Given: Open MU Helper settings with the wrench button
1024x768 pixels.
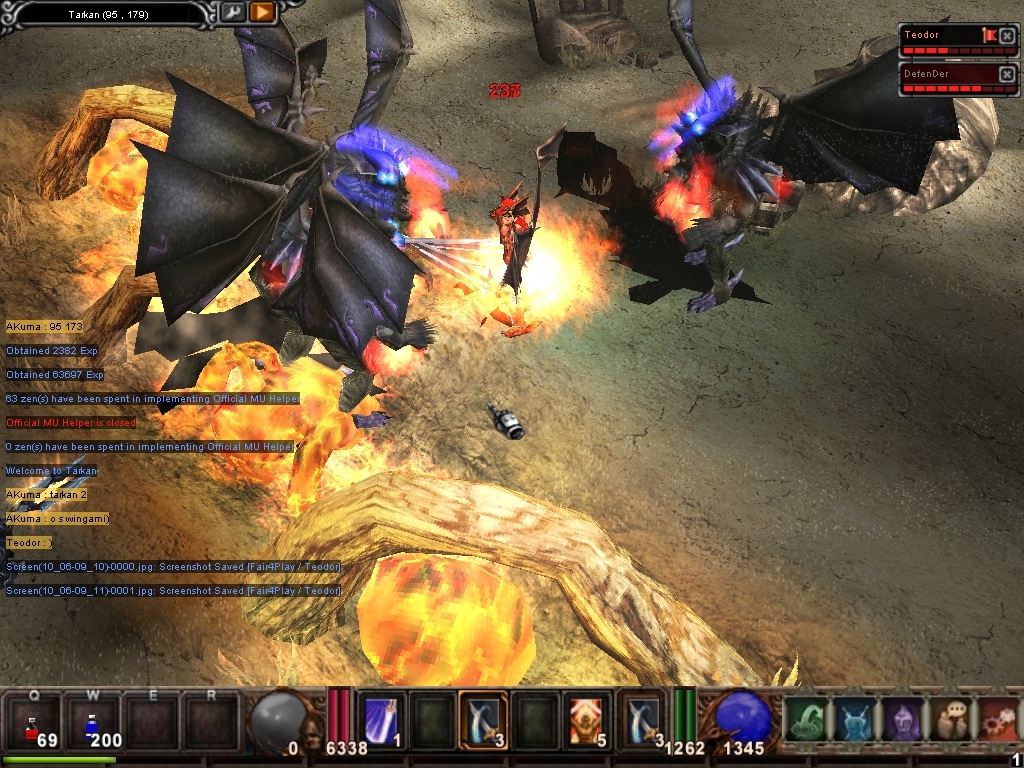Looking at the screenshot, I should (x=232, y=13).
